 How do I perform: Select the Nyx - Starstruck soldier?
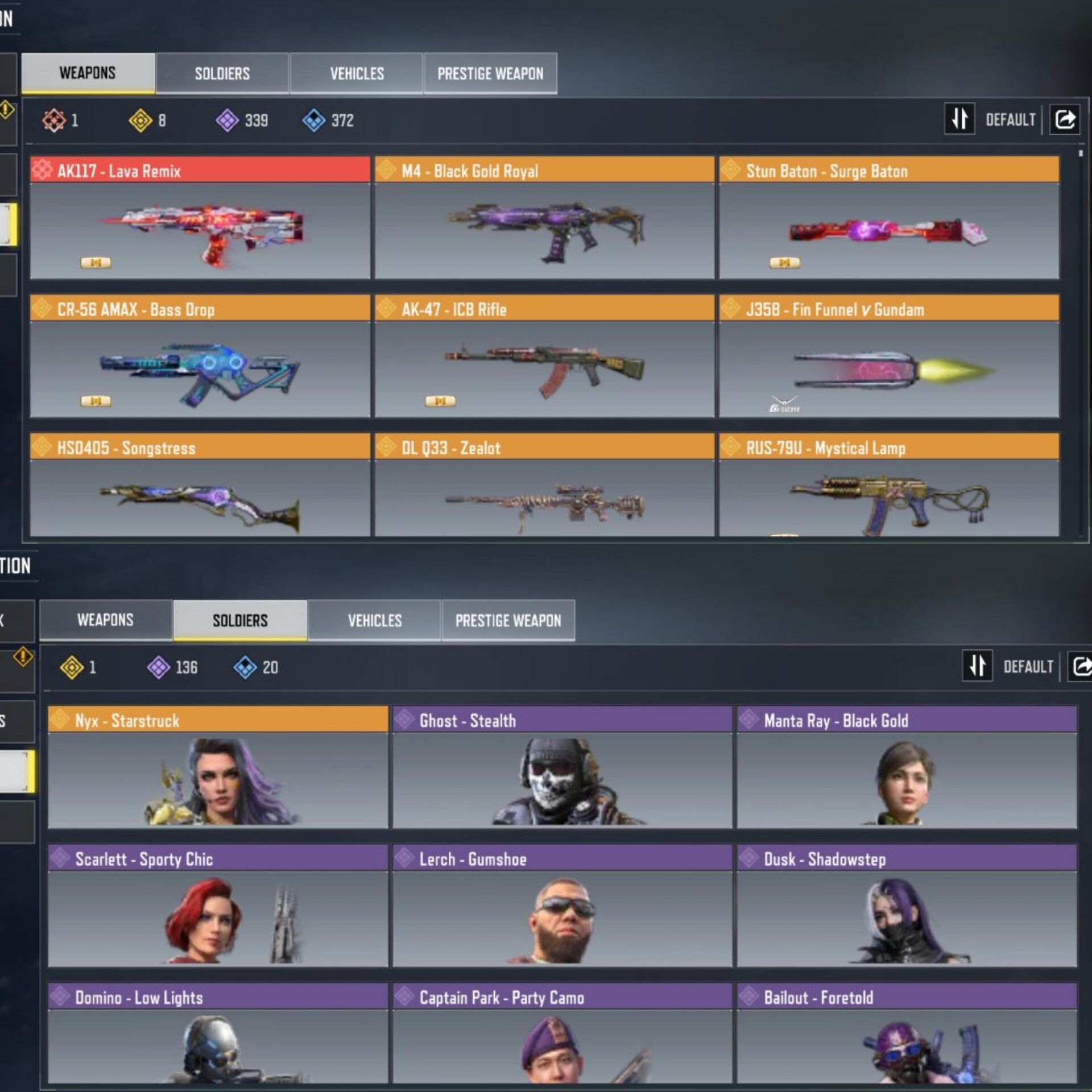218,767
